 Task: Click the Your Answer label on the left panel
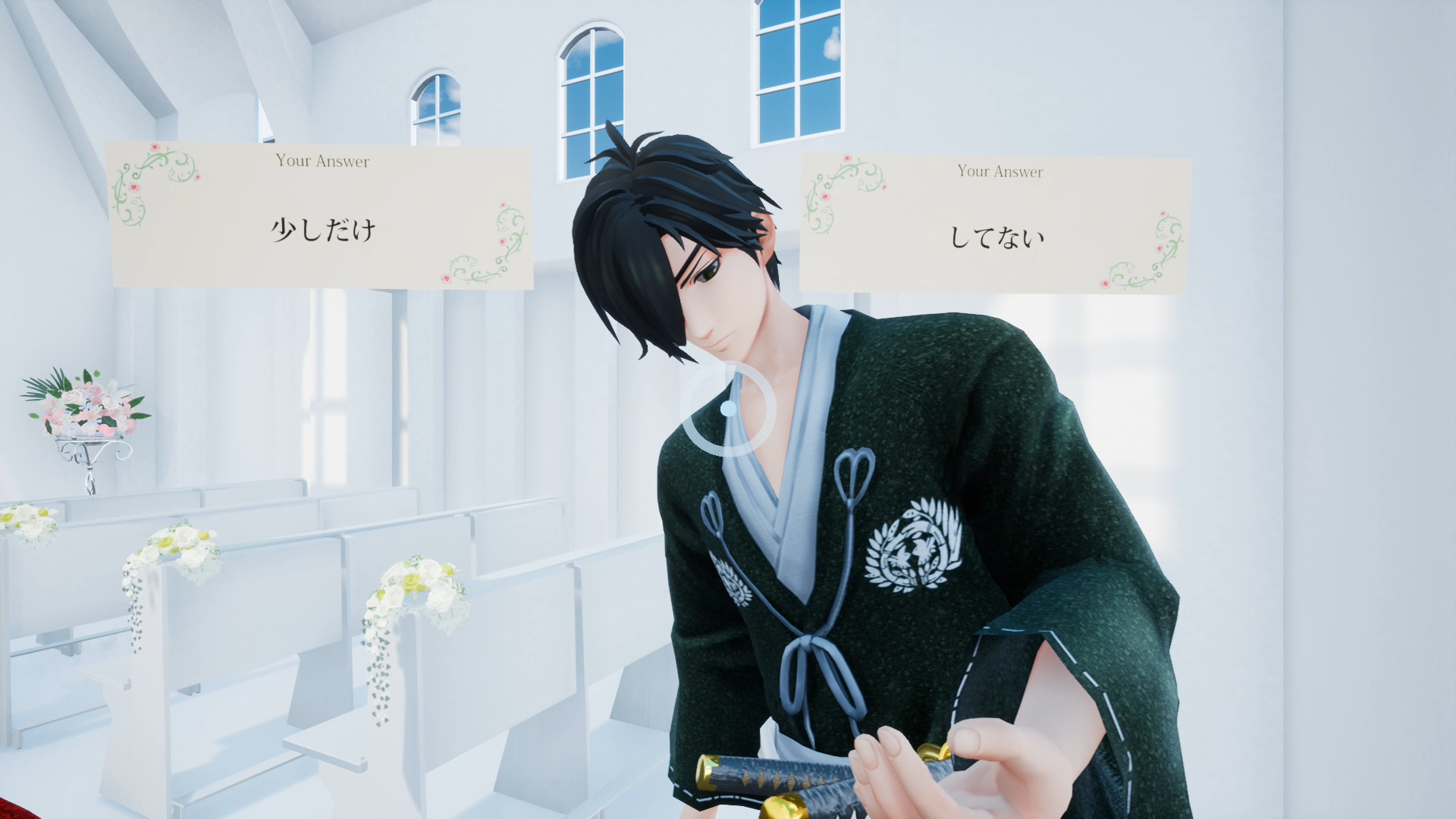coord(322,161)
